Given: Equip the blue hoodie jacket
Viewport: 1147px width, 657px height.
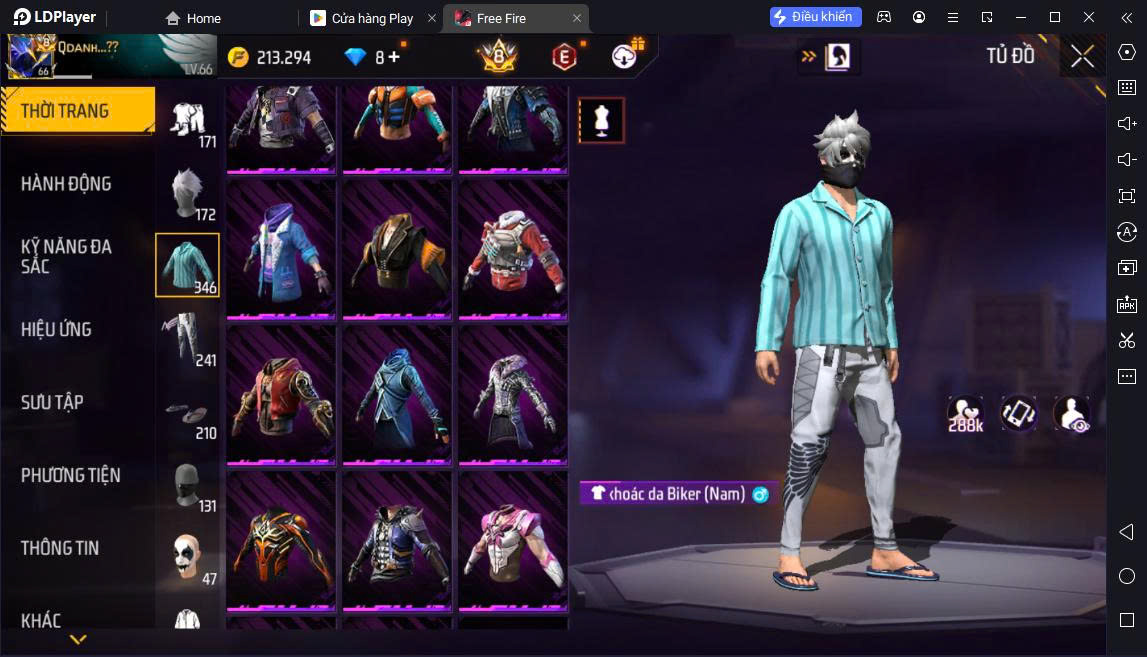Looking at the screenshot, I should pos(281,248).
